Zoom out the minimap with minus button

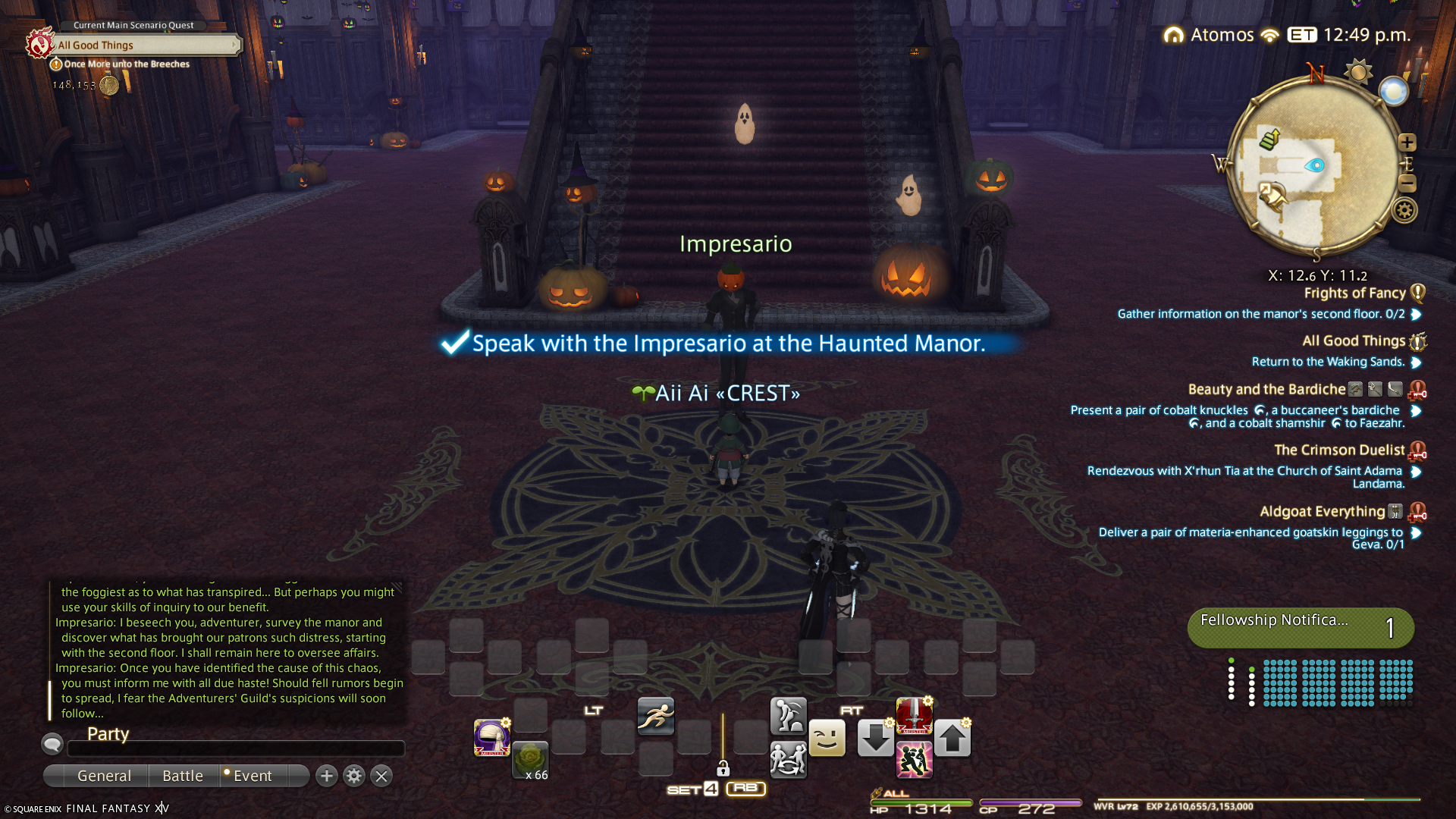1407,183
